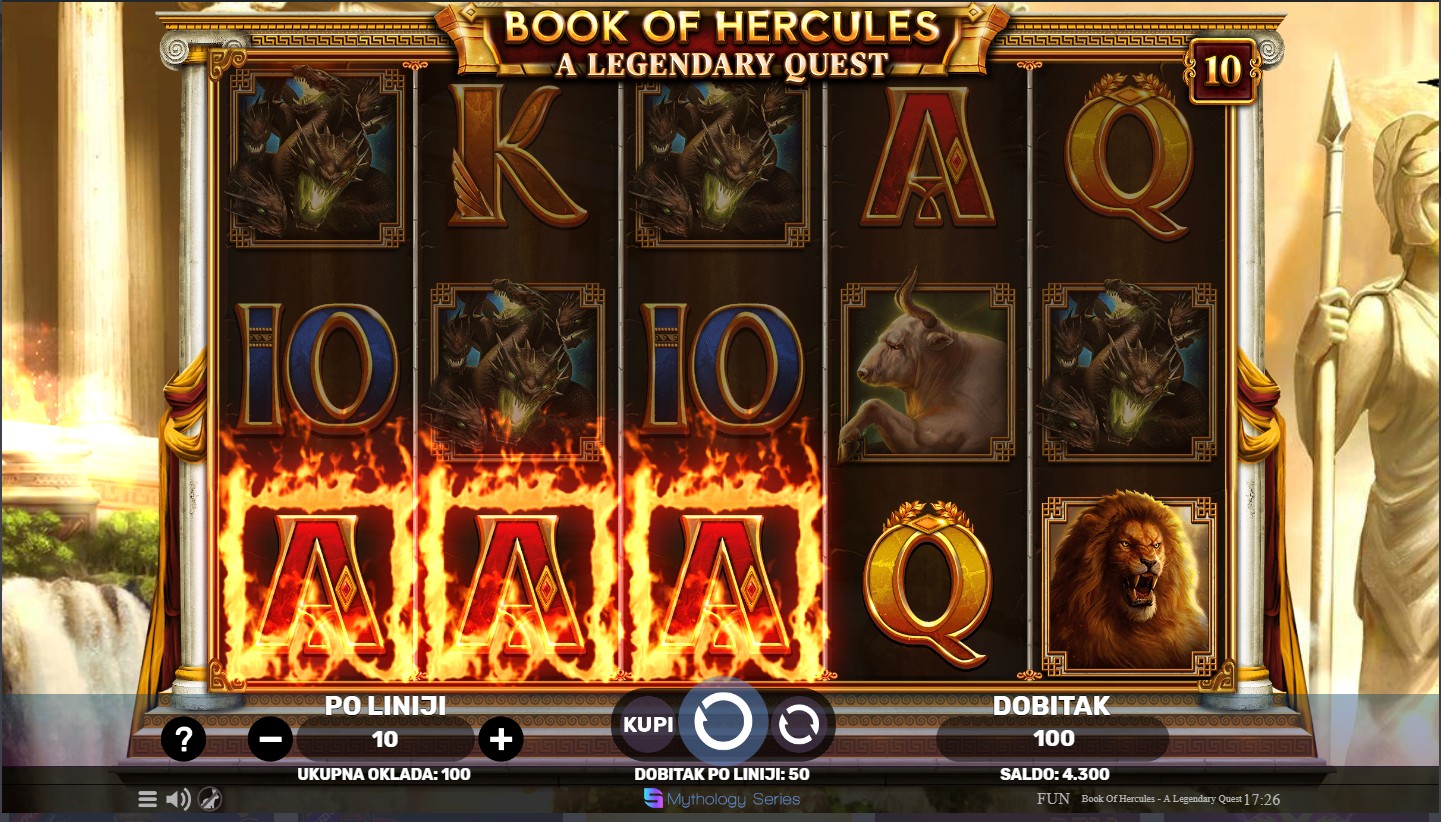Decrease the bet per line with minus
Image resolution: width=1441 pixels, height=822 pixels.
click(x=270, y=740)
